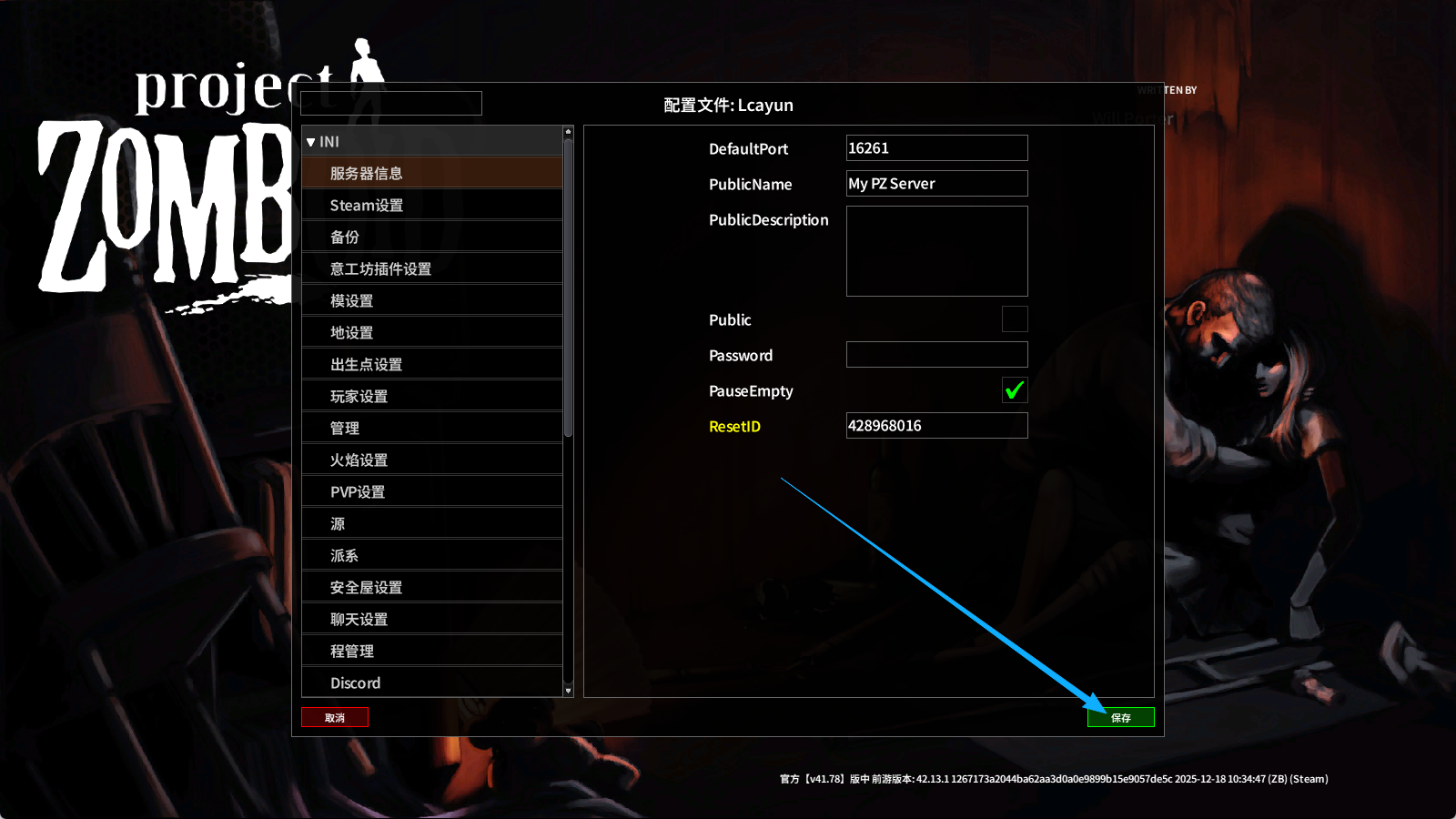Cancel changes with the red 取消 button
Screen dimensions: 1456x819
coord(335,717)
